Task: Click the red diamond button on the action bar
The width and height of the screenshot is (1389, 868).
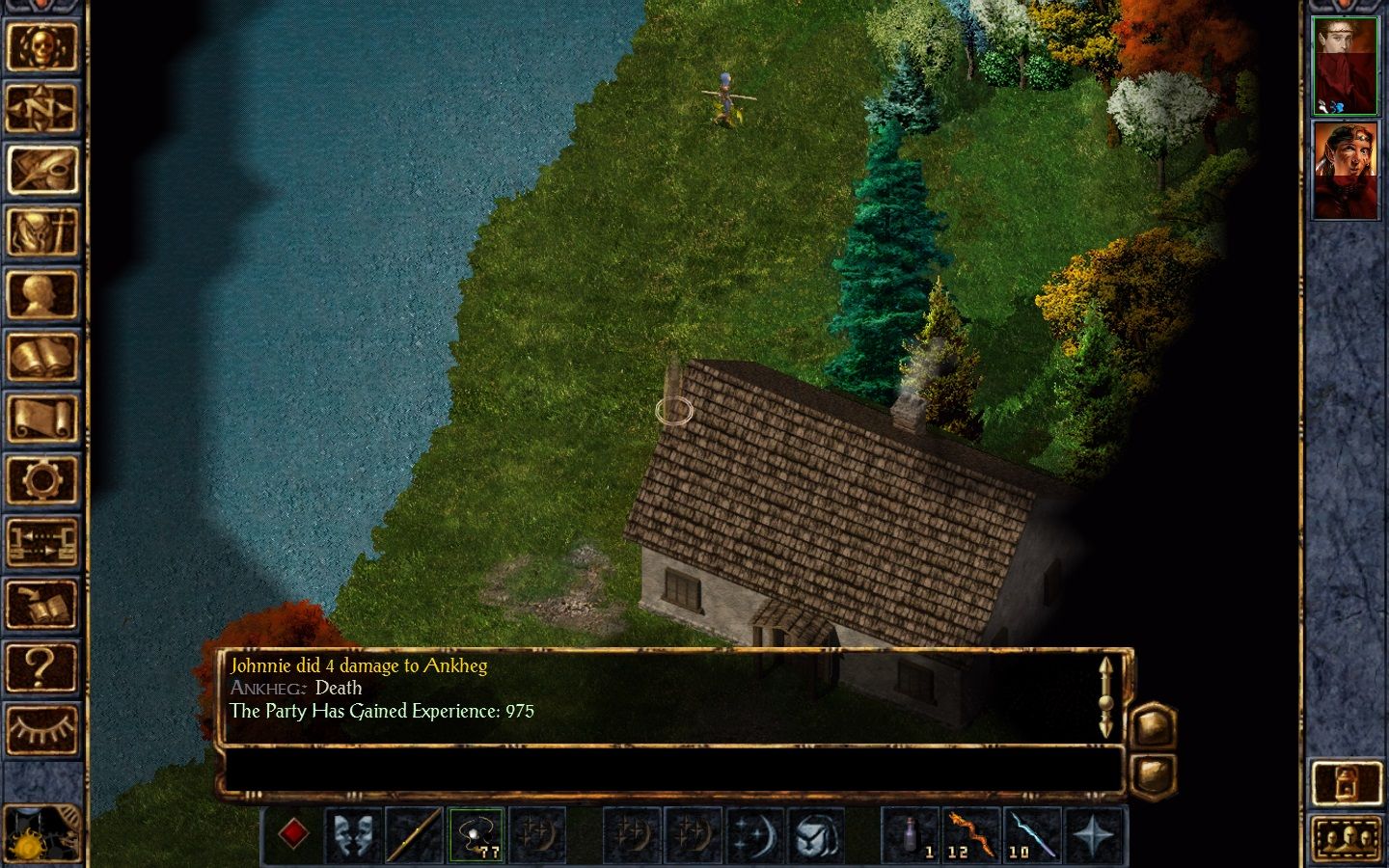Action: coord(293,834)
